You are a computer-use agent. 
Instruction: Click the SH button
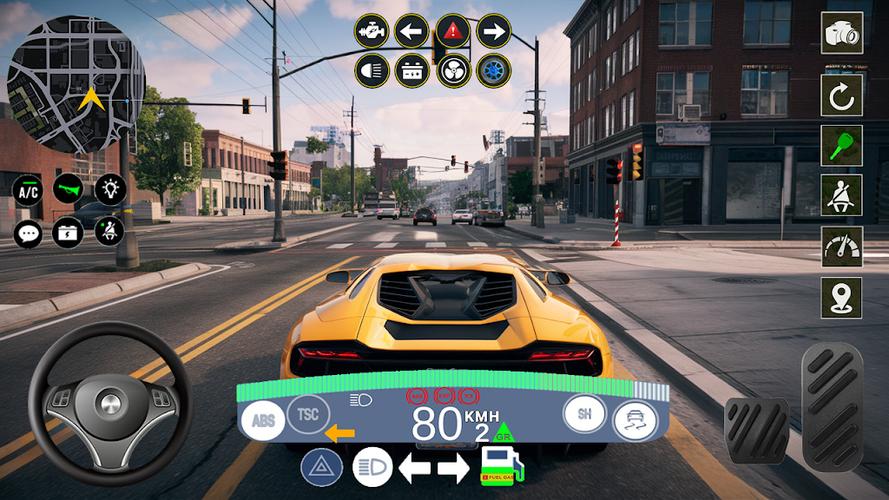pos(584,414)
